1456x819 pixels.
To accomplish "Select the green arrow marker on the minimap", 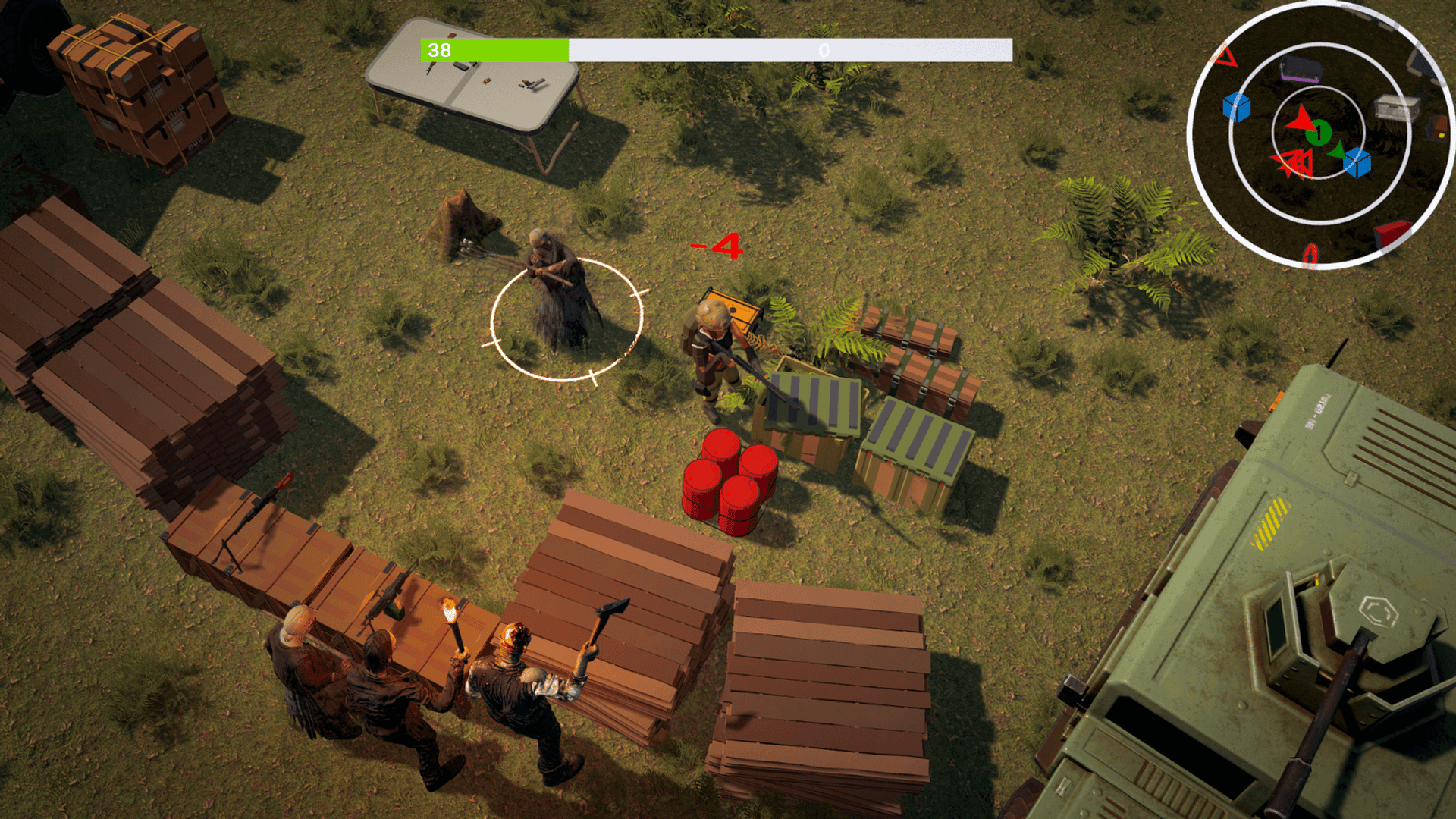I will (1338, 151).
